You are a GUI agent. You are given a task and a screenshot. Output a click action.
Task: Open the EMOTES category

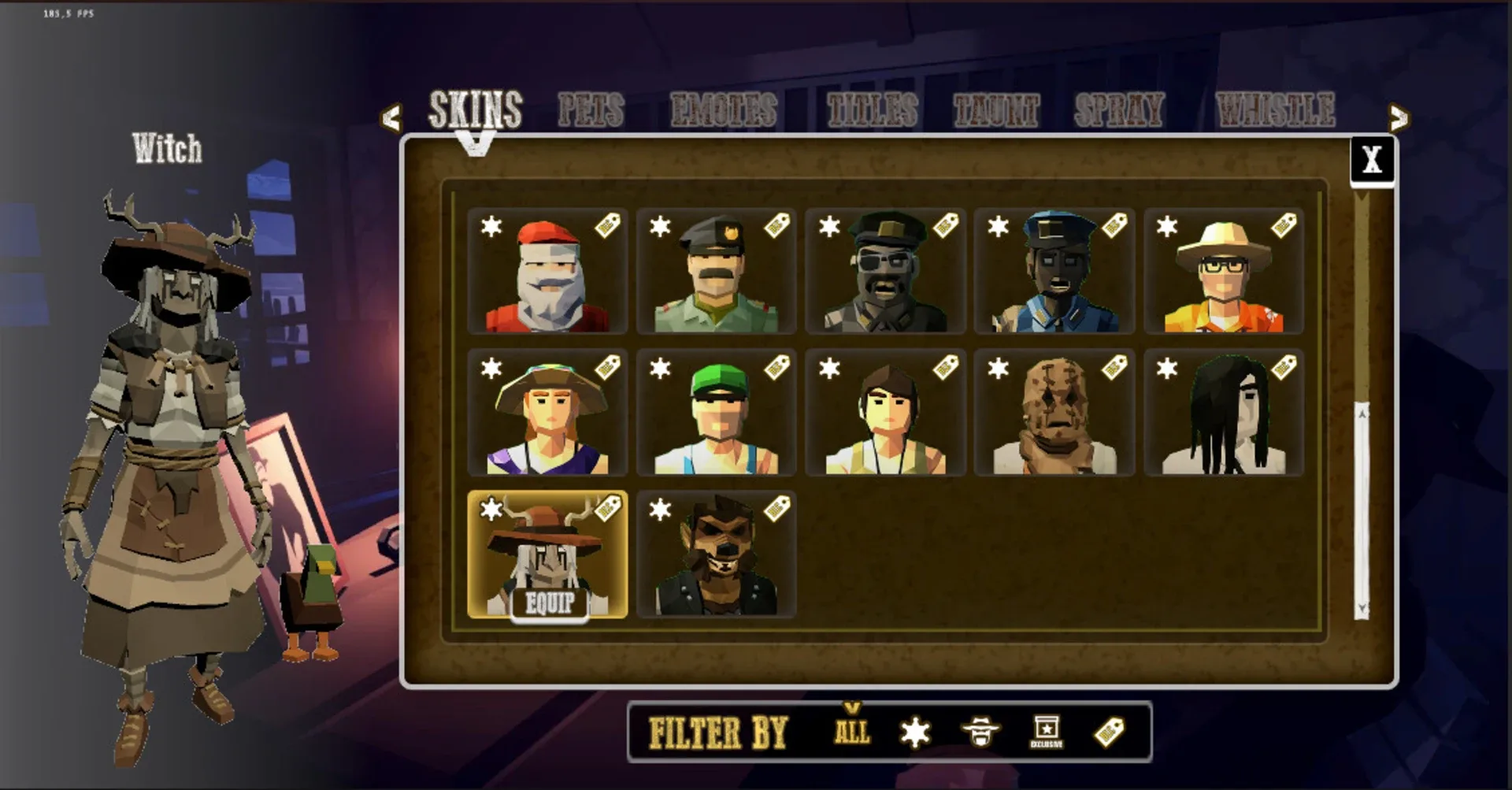point(724,109)
